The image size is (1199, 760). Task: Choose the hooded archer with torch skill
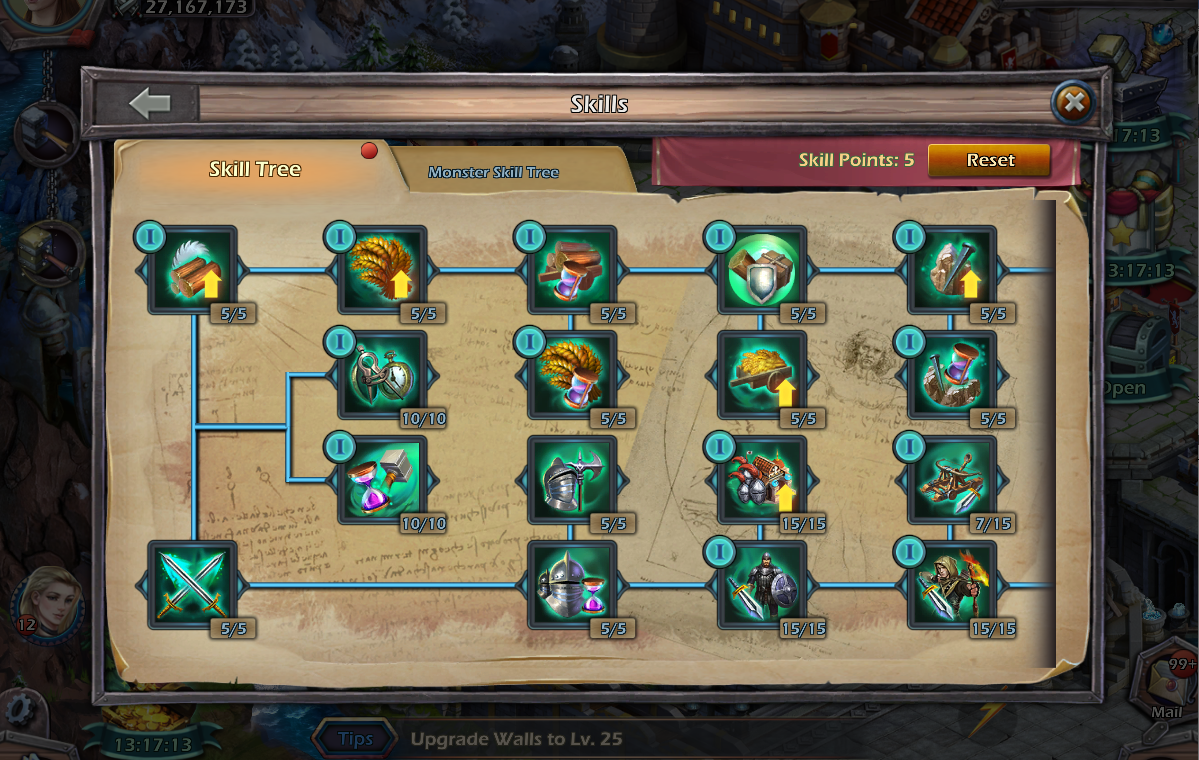[952, 585]
